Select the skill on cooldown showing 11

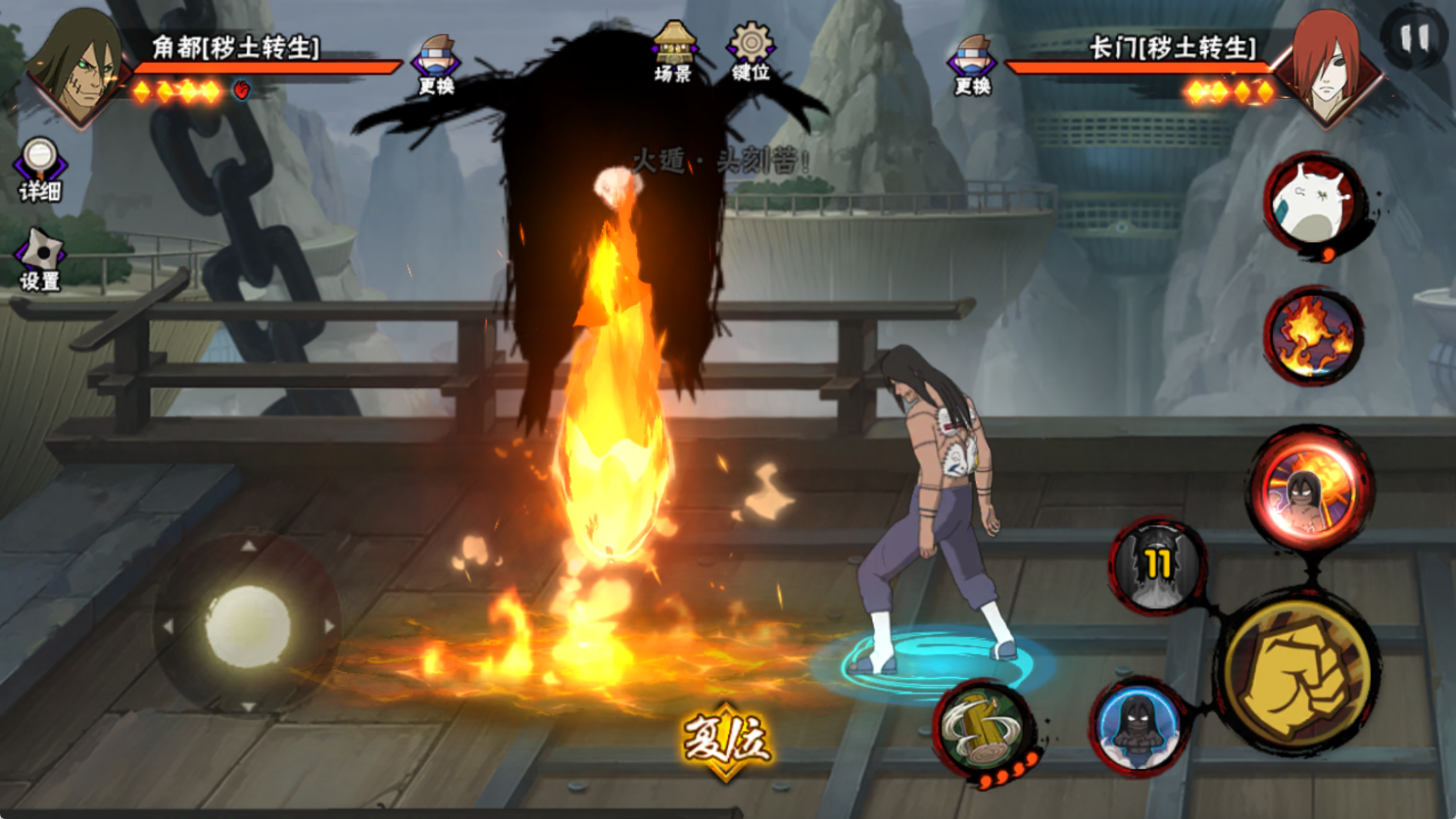(x=1157, y=566)
